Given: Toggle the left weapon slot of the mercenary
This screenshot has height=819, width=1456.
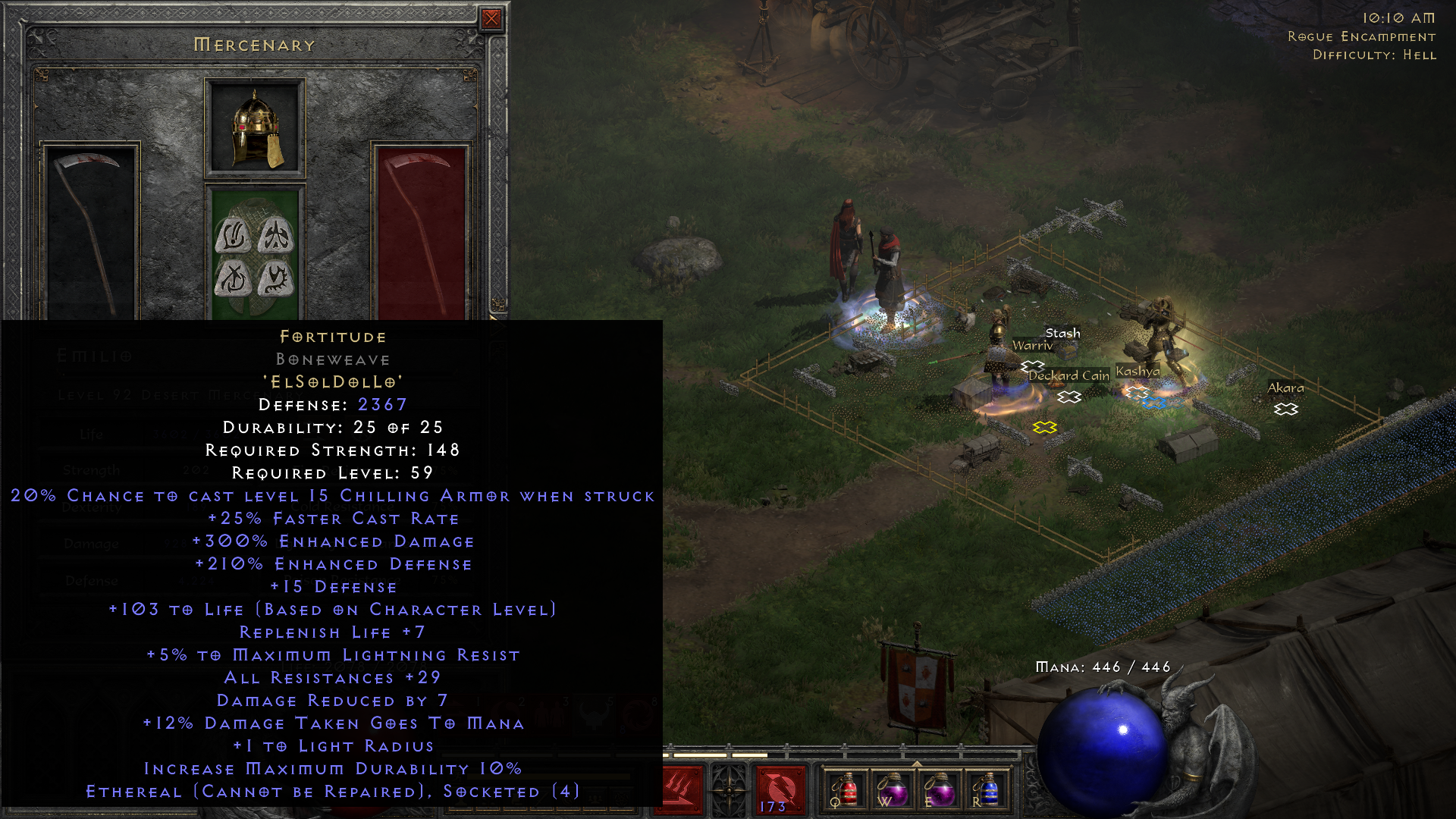Looking at the screenshot, I should [91, 227].
